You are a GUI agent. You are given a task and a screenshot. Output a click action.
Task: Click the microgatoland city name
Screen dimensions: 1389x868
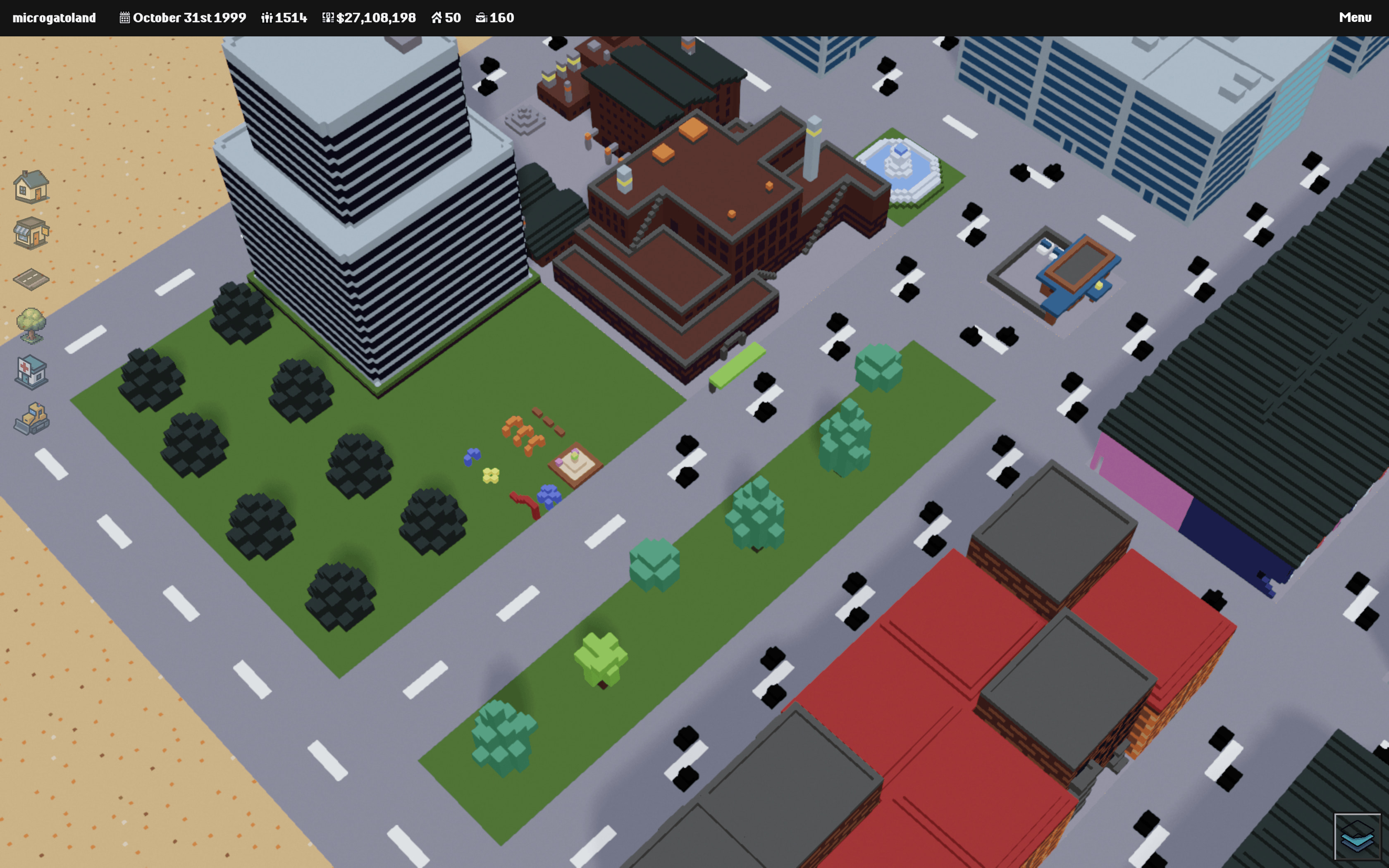click(x=54, y=18)
